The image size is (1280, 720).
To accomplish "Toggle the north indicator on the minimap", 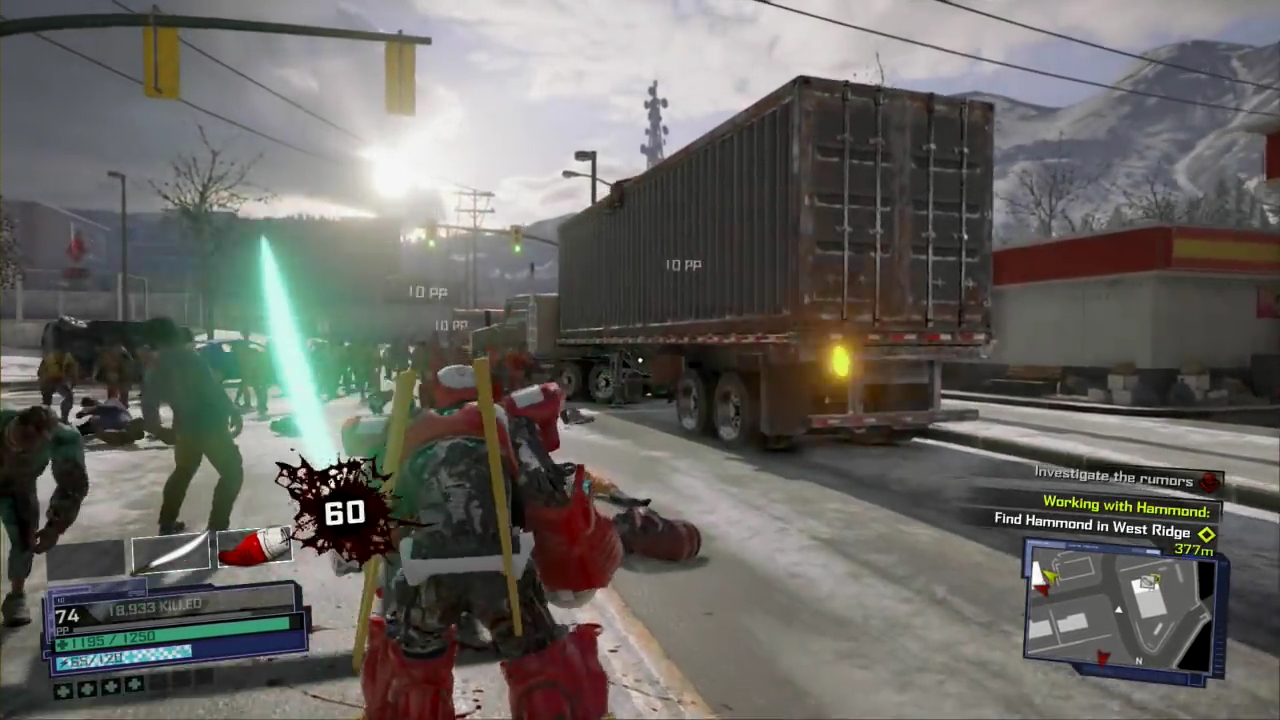I will 1139,662.
